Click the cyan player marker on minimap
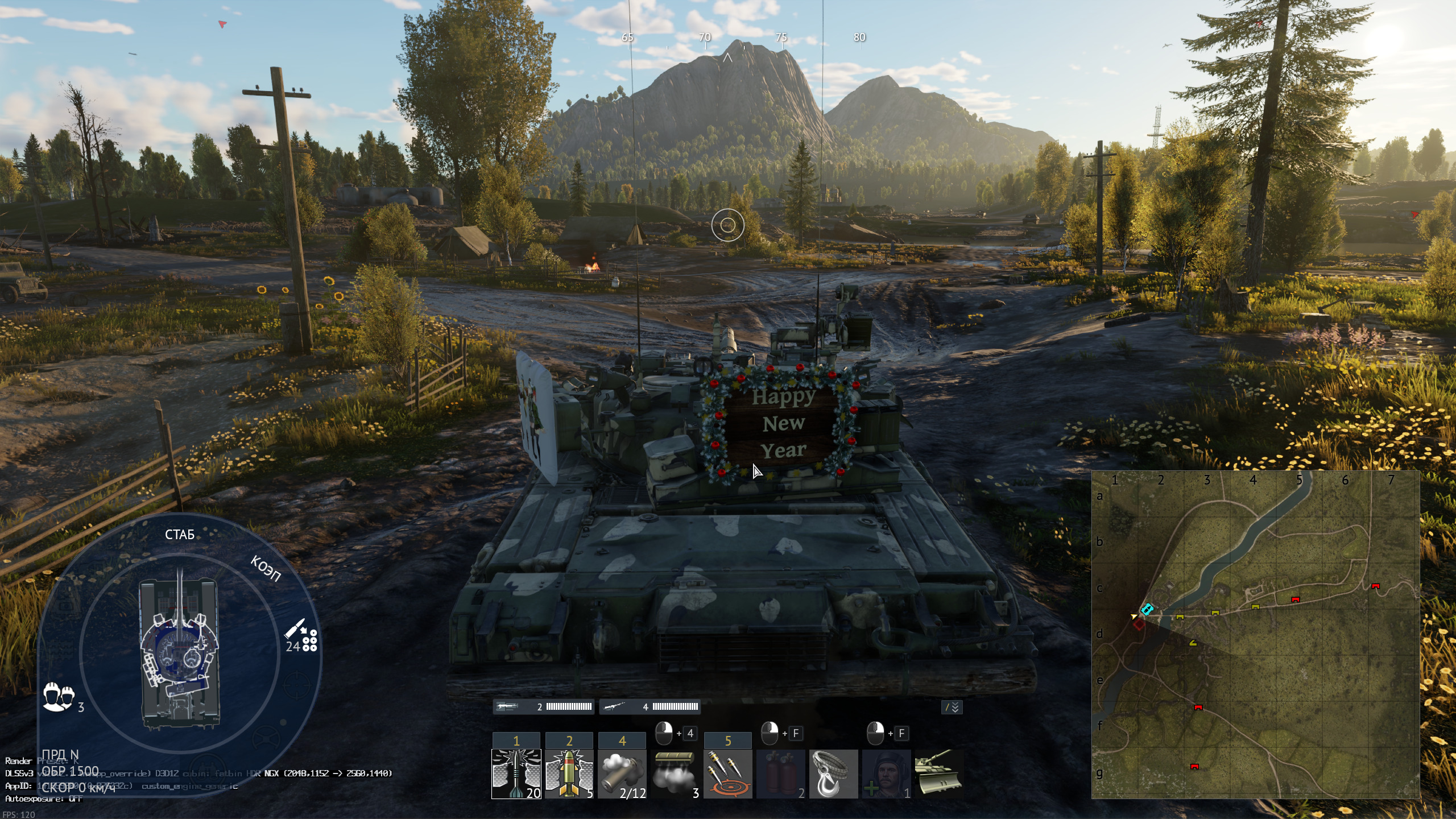Screen dimensions: 1456x819 (1147, 609)
